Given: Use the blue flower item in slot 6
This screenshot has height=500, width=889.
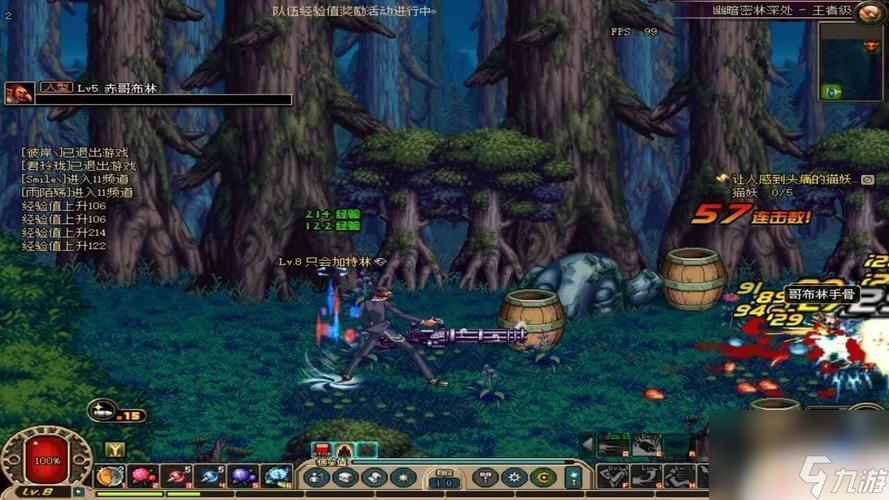Looking at the screenshot, I should (x=276, y=476).
